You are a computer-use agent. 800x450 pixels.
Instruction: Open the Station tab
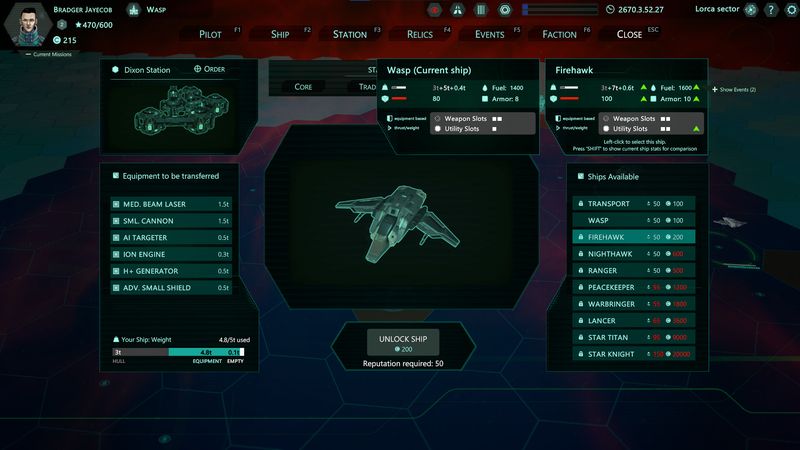tap(350, 34)
